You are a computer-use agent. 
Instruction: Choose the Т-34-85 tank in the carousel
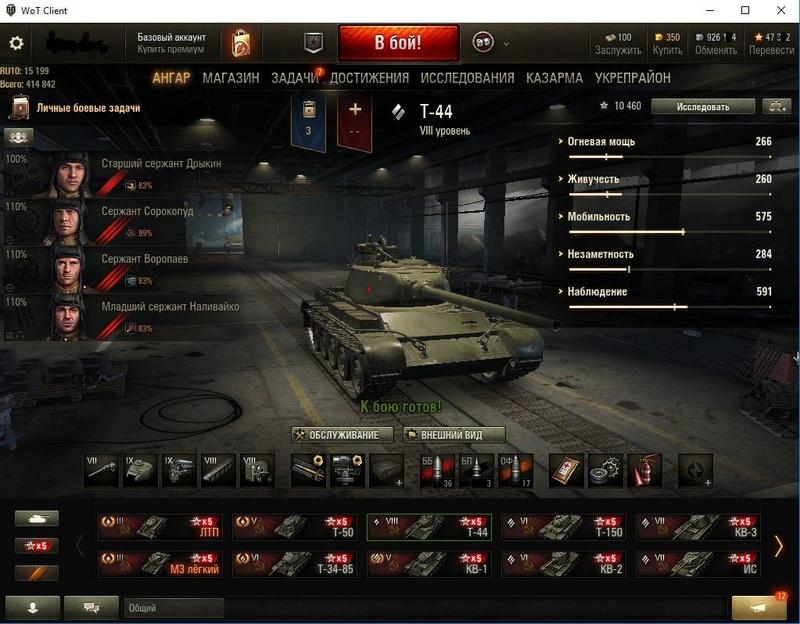click(291, 563)
